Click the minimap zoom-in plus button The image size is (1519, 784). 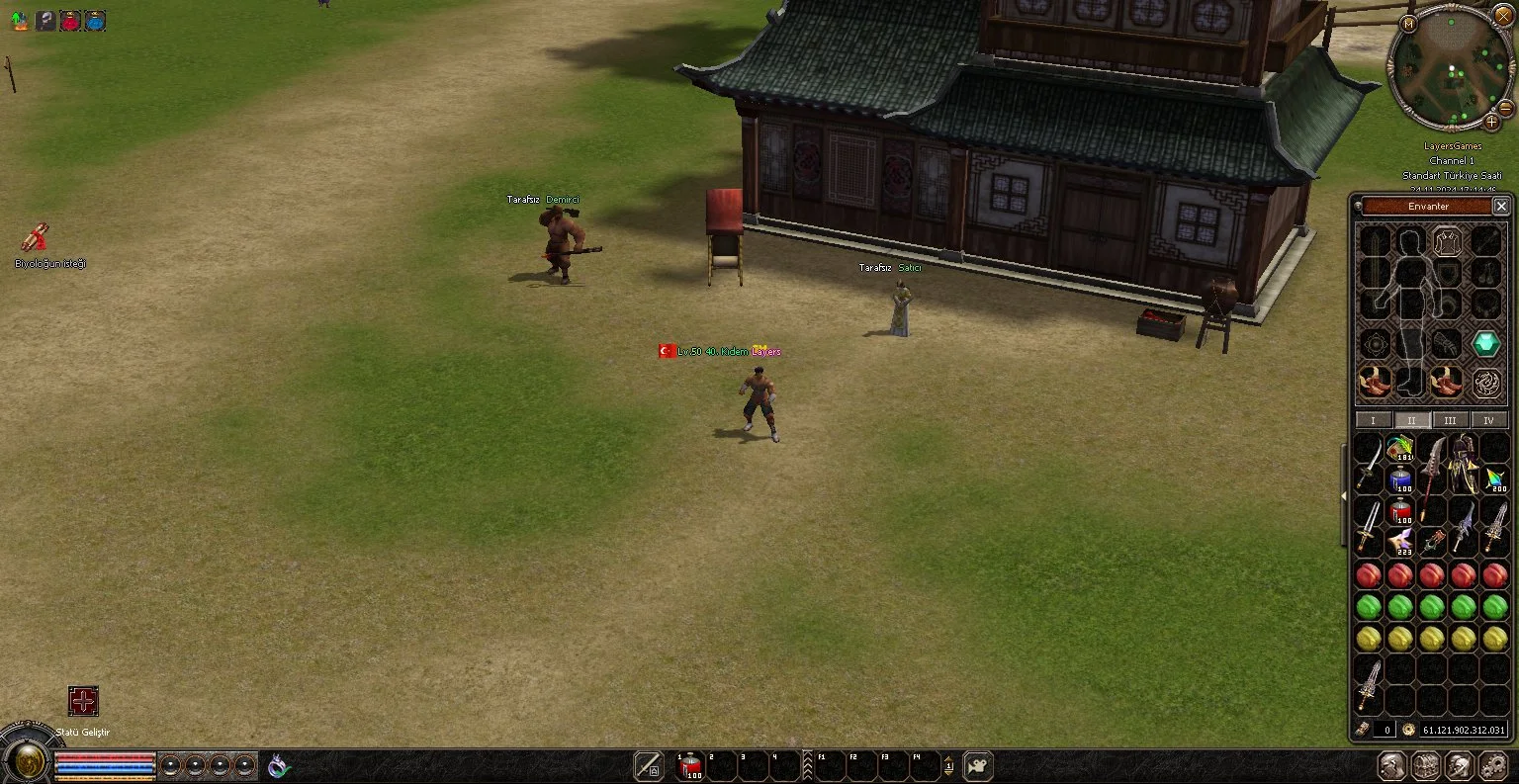(x=1491, y=122)
